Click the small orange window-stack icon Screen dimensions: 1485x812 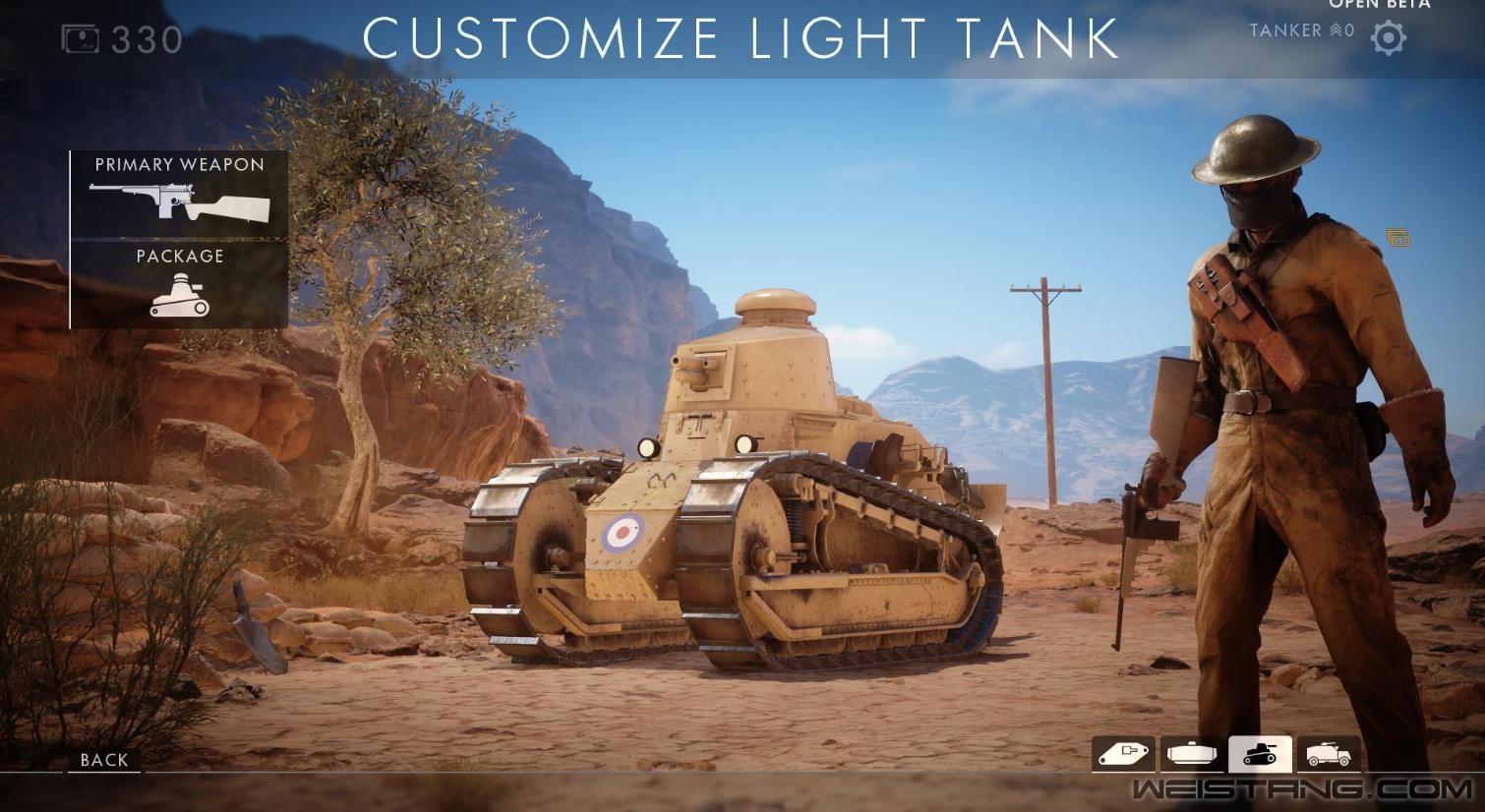(x=1398, y=238)
